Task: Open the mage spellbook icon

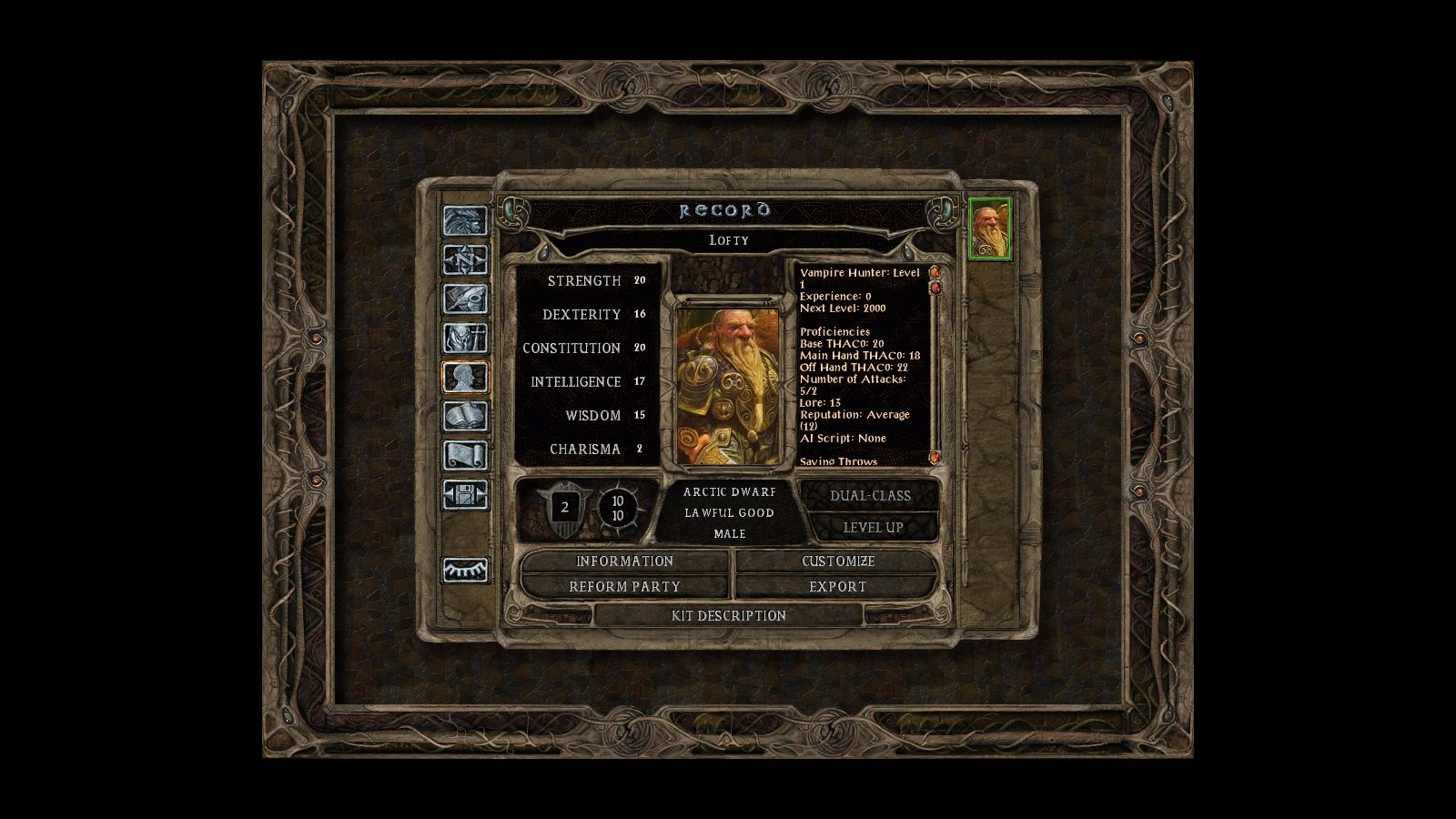Action: click(465, 416)
